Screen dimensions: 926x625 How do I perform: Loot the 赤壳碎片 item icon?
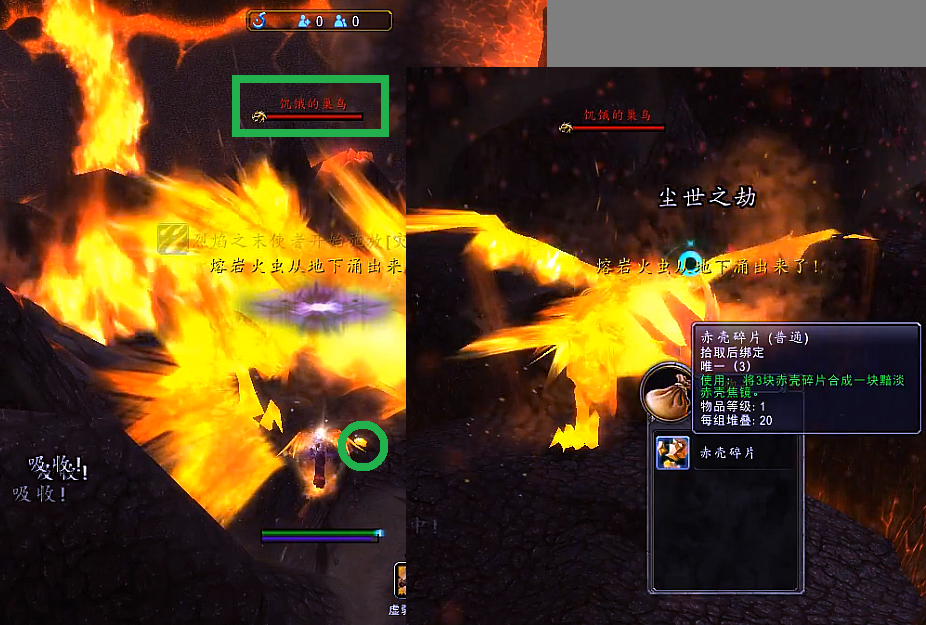coord(672,453)
